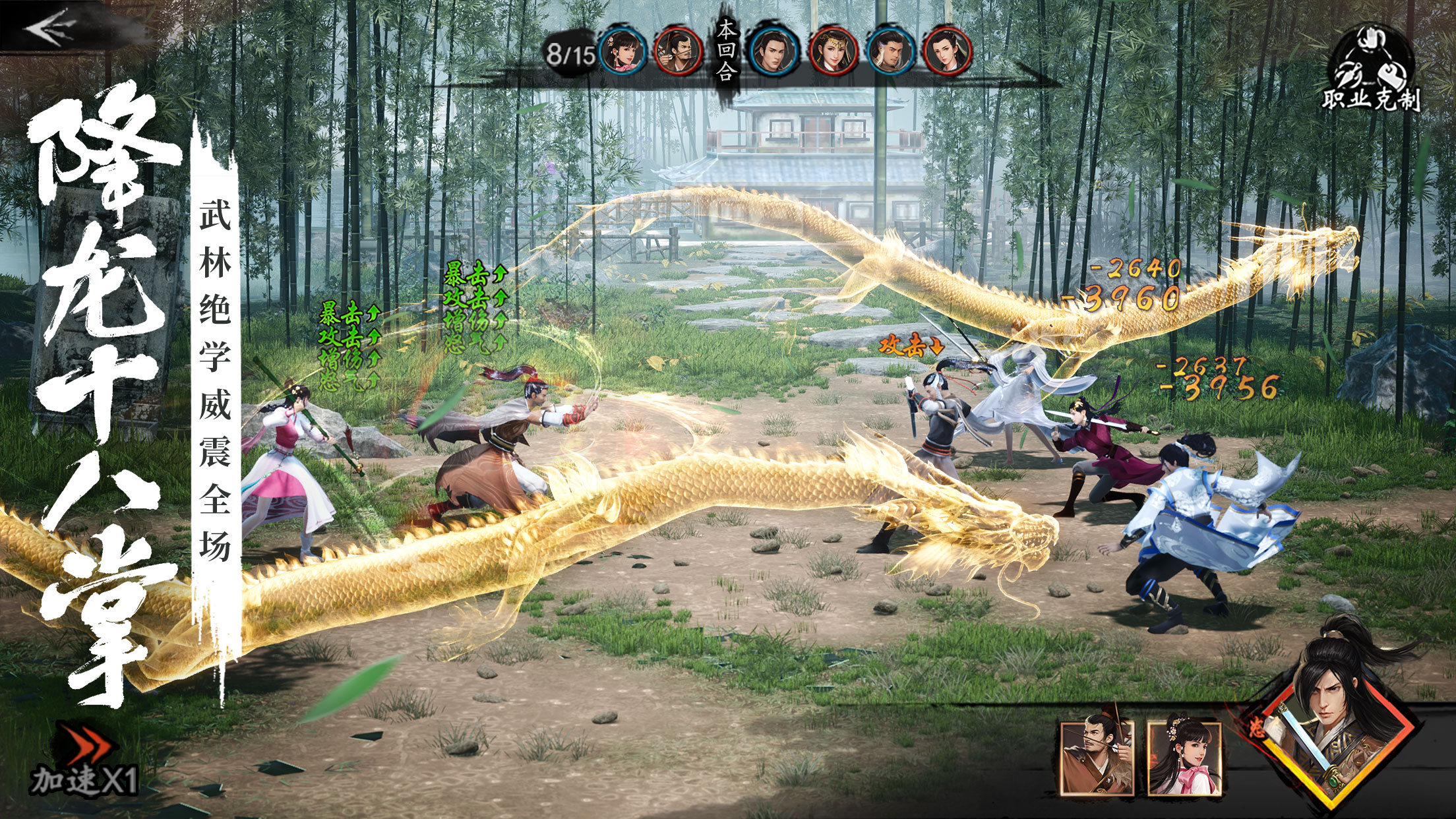This screenshot has width=1456, height=819.
Task: Click the flower-haired woman in the turn order
Action: 622,51
